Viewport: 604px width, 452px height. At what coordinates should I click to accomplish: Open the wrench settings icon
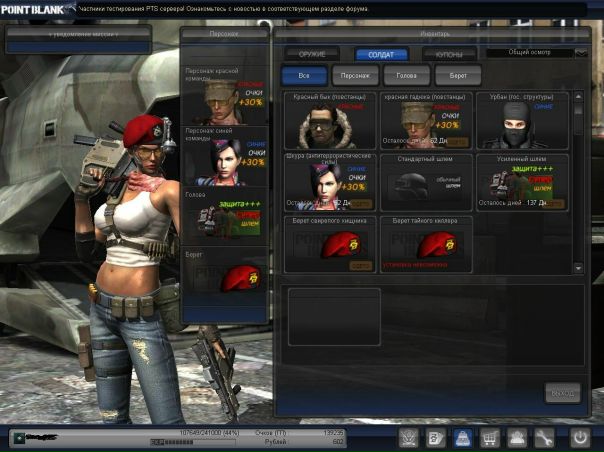(545, 437)
